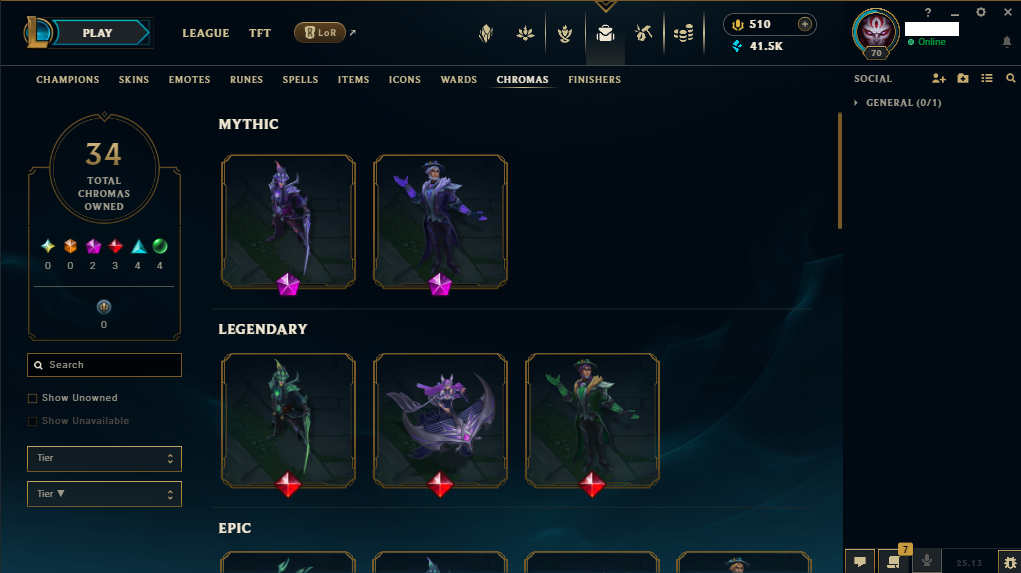This screenshot has width=1021, height=573.
Task: Go to the Emotes tab
Action: (189, 80)
